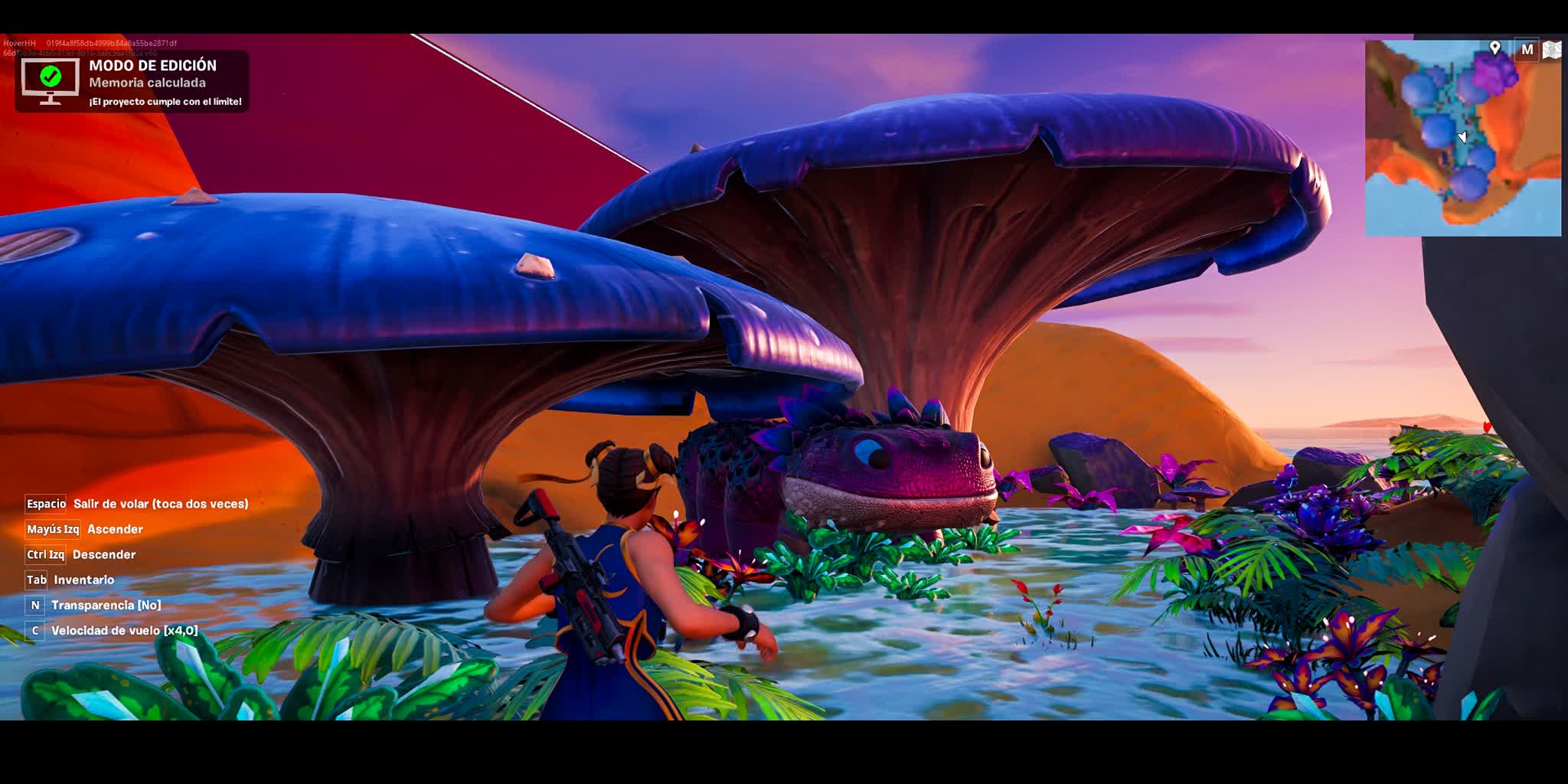Image resolution: width=1568 pixels, height=784 pixels.
Task: Click the green checkmark memory status icon
Action: pos(51,76)
